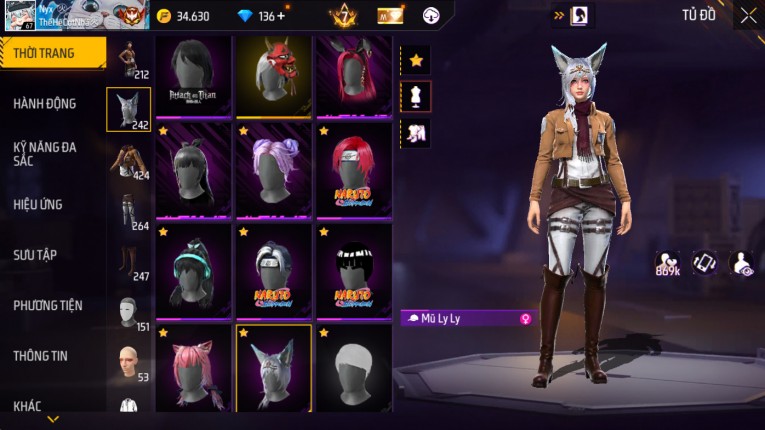Select the KỸ NĂNG ĐA SẮC tab
The height and width of the screenshot is (430, 765).
click(x=45, y=153)
